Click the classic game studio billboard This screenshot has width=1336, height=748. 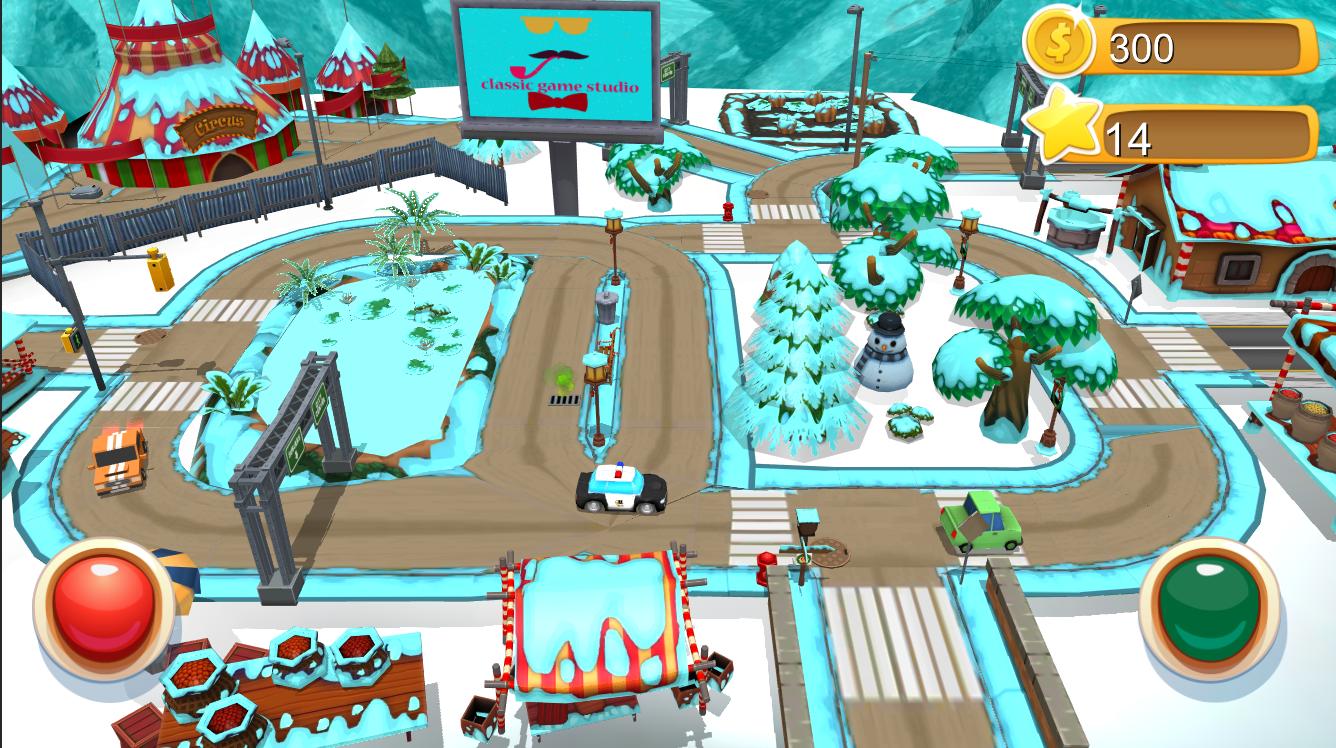tap(557, 65)
